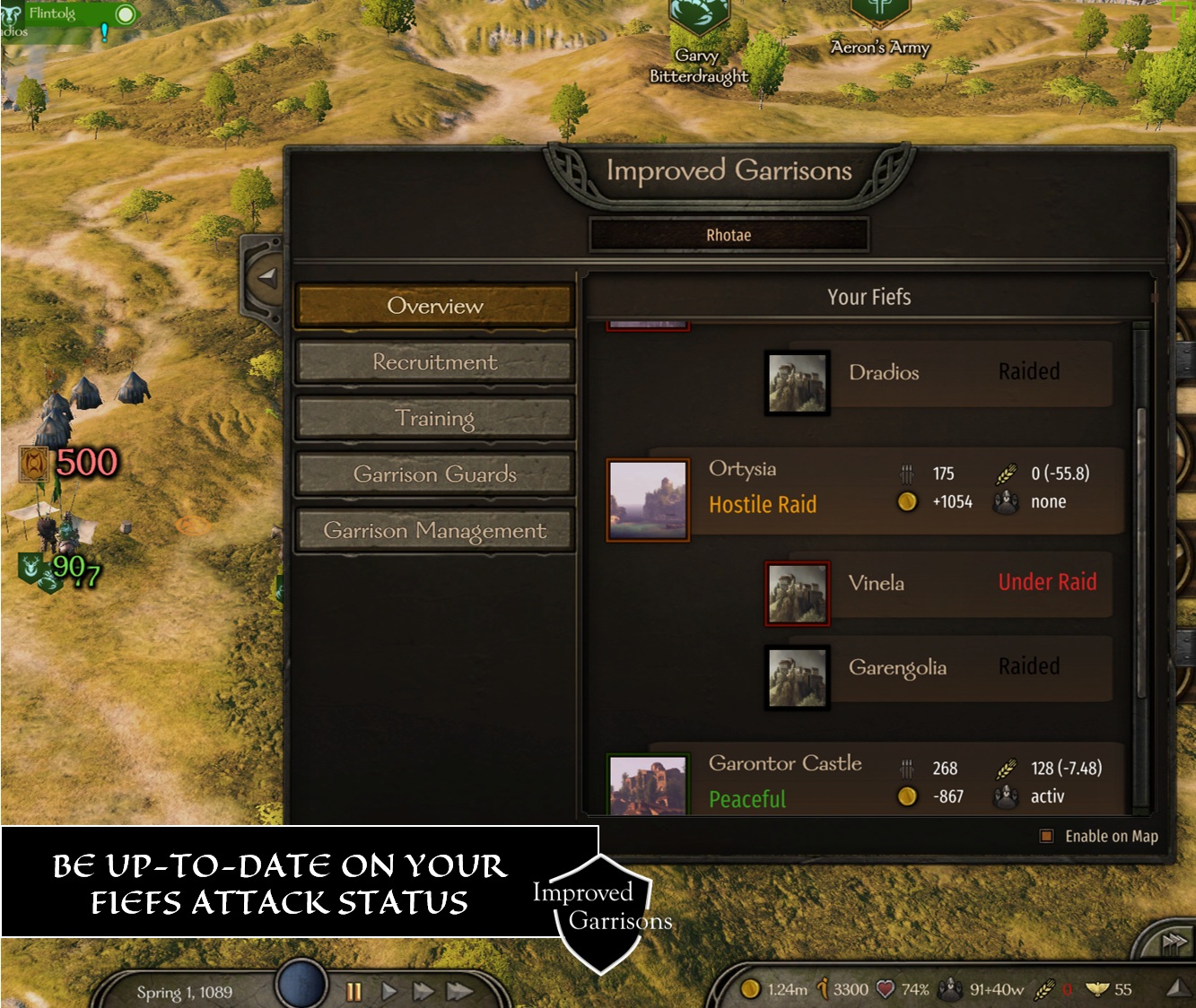This screenshot has height=1008, width=1196.
Task: Toggle the Enable on Map checkbox
Action: click(x=1046, y=836)
